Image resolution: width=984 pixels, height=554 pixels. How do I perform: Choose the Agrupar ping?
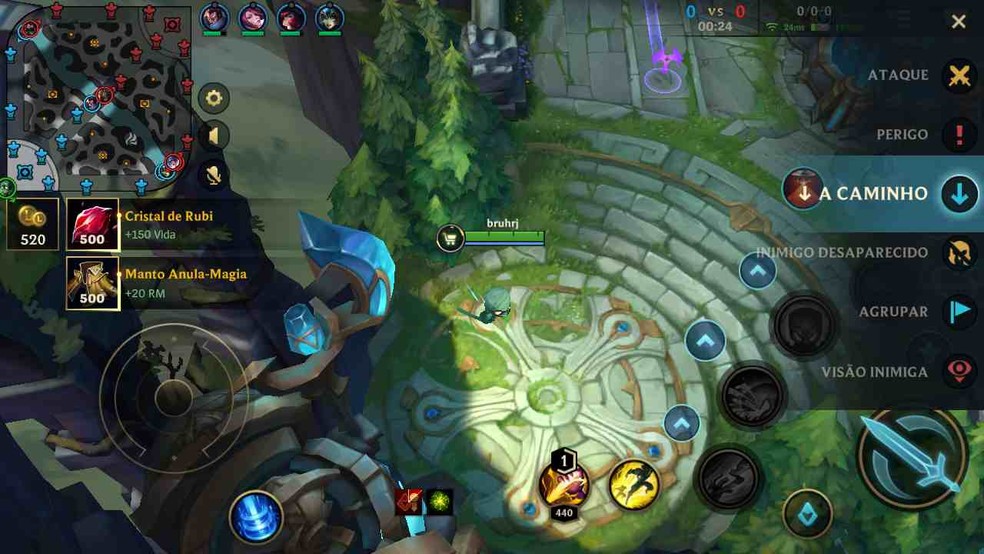[959, 312]
